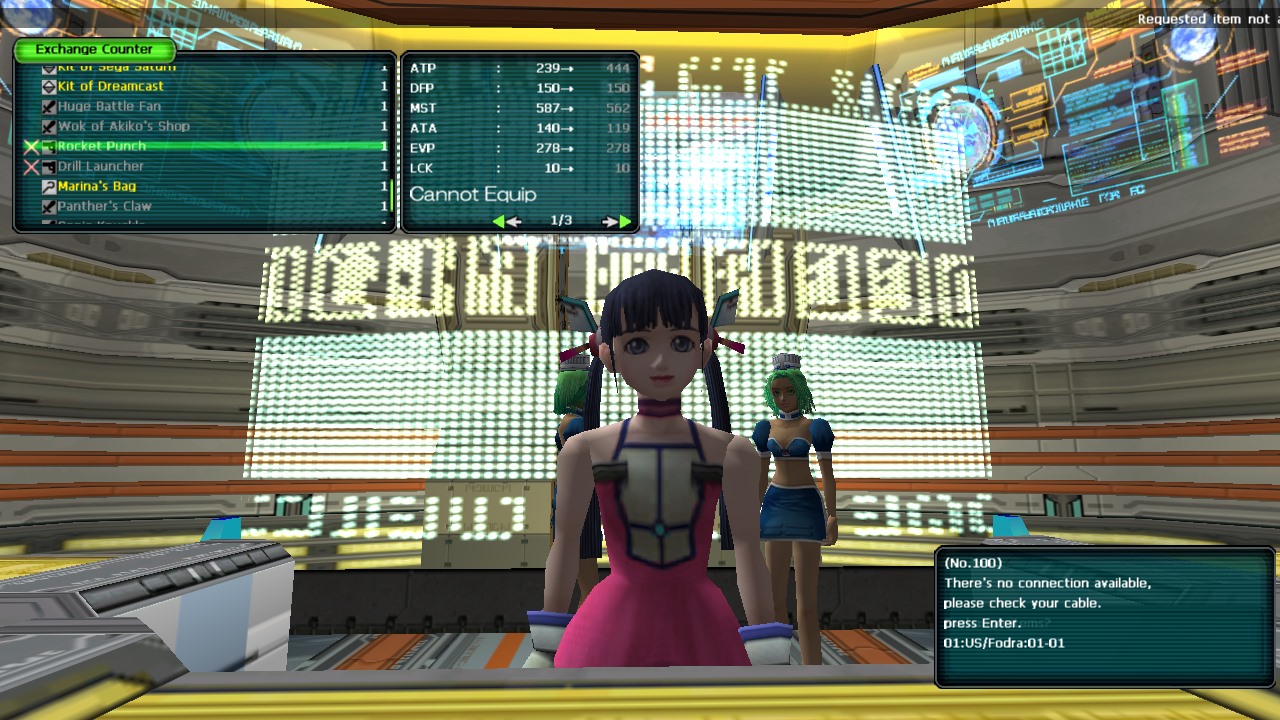Go to the previous stats page arrow

(507, 221)
